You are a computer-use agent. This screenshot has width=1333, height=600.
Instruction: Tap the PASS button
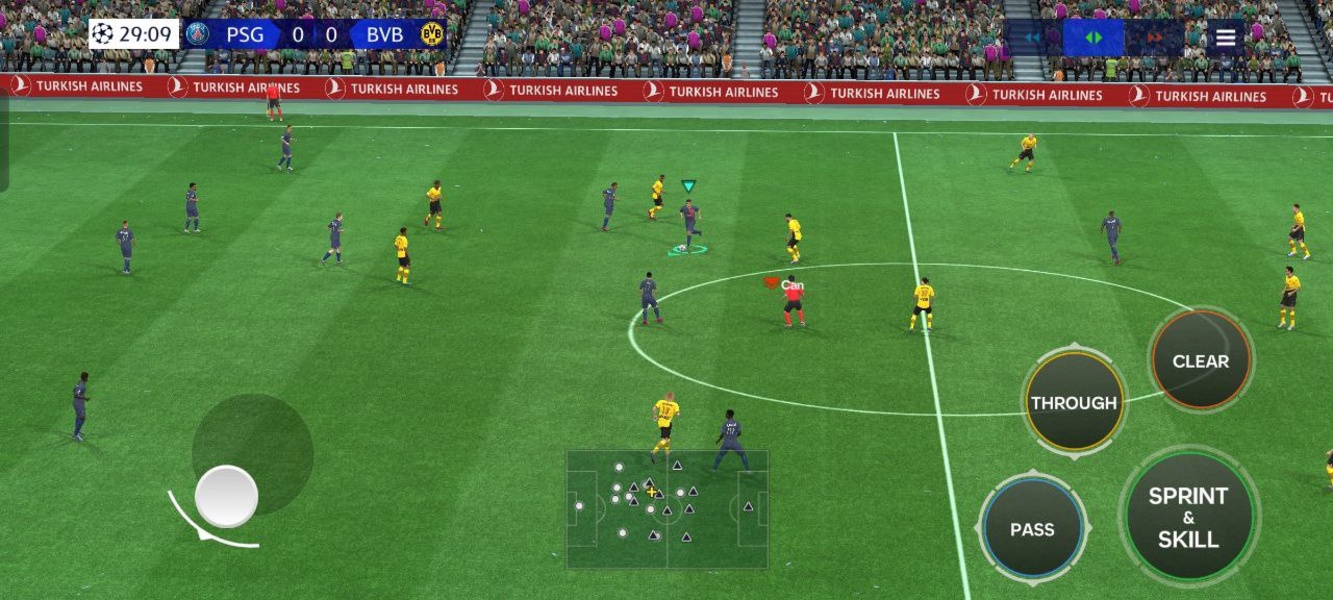coord(1032,529)
